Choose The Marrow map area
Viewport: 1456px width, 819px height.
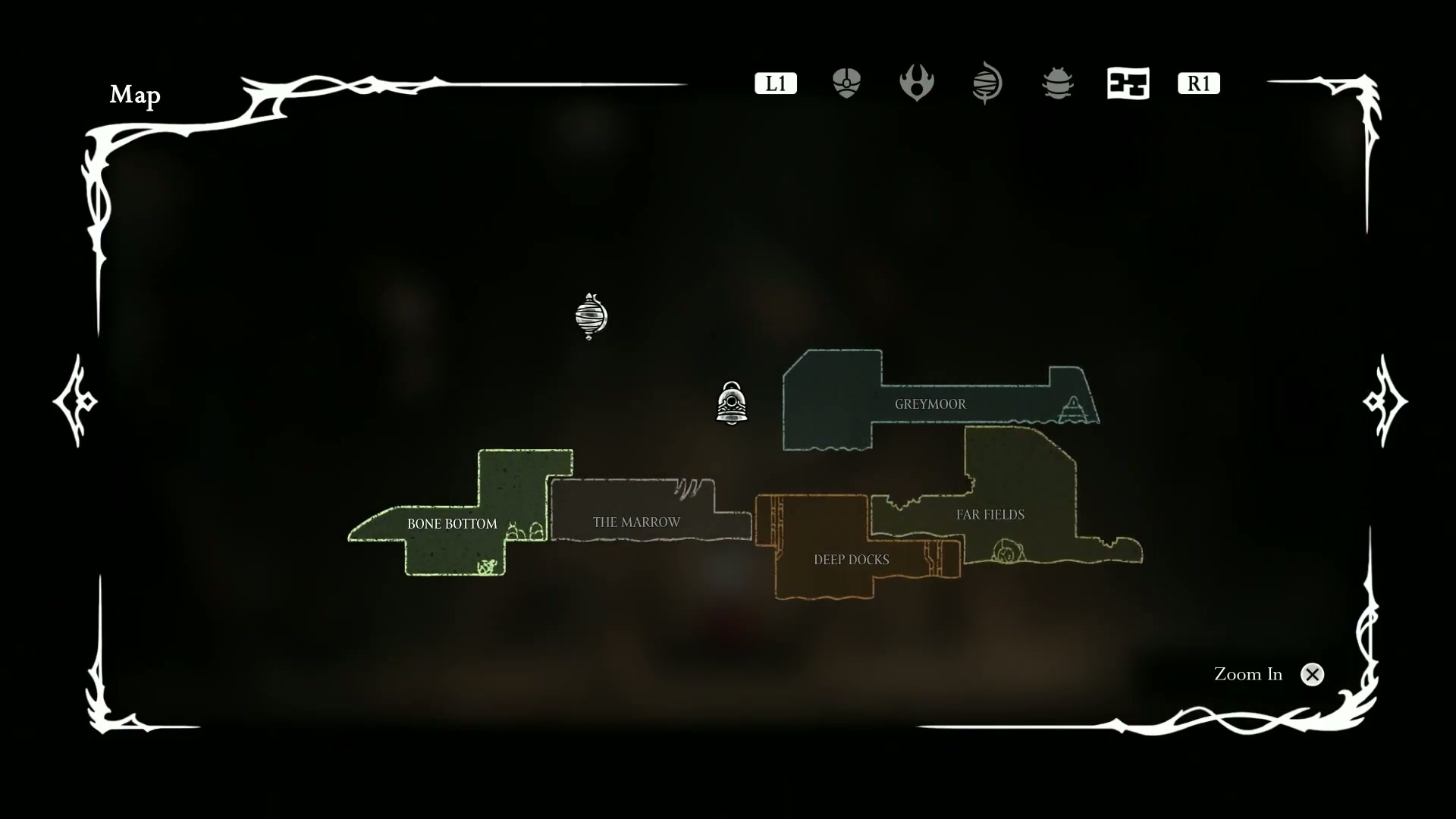(x=636, y=522)
